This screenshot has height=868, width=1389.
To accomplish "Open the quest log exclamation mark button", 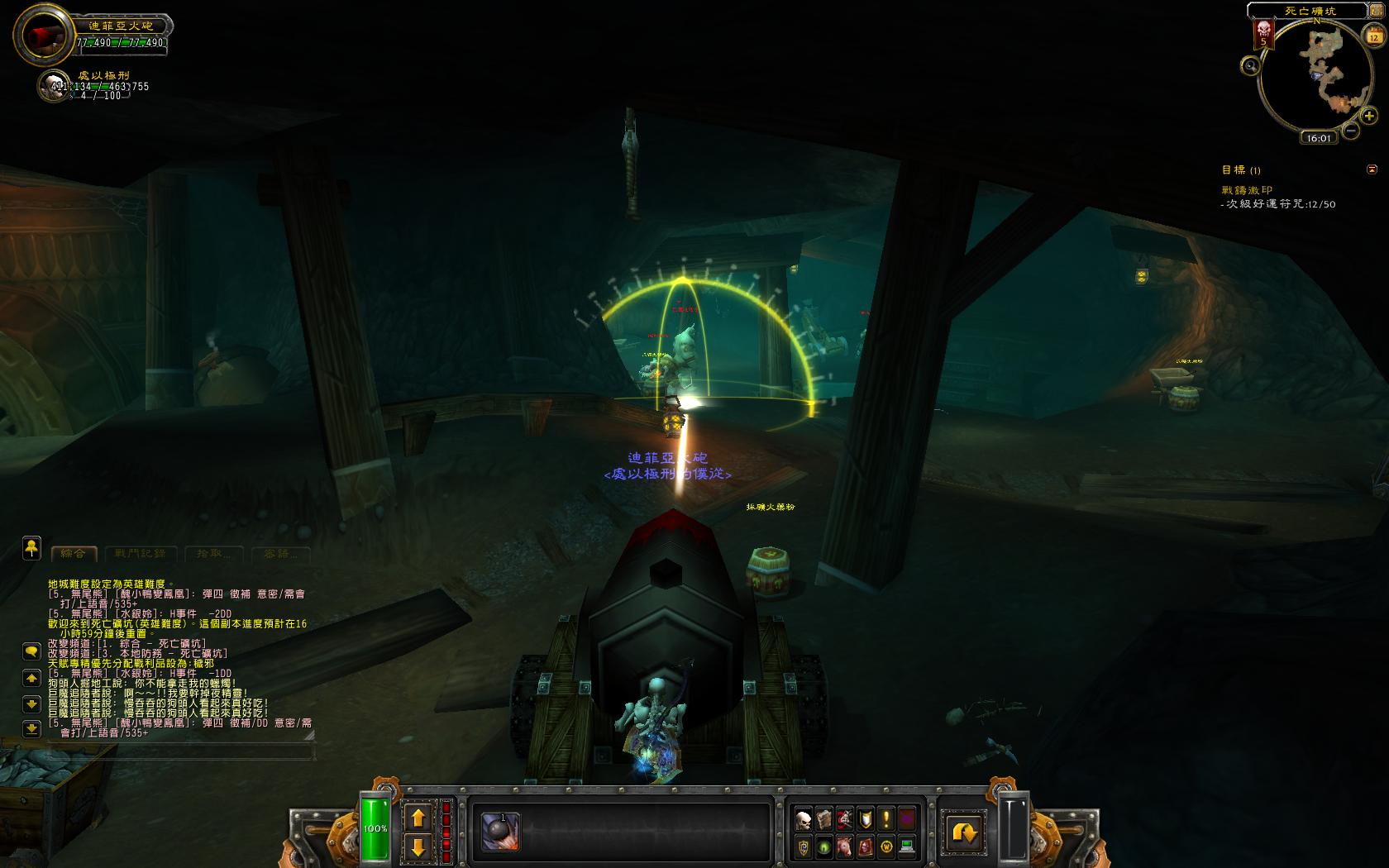I will [x=886, y=819].
